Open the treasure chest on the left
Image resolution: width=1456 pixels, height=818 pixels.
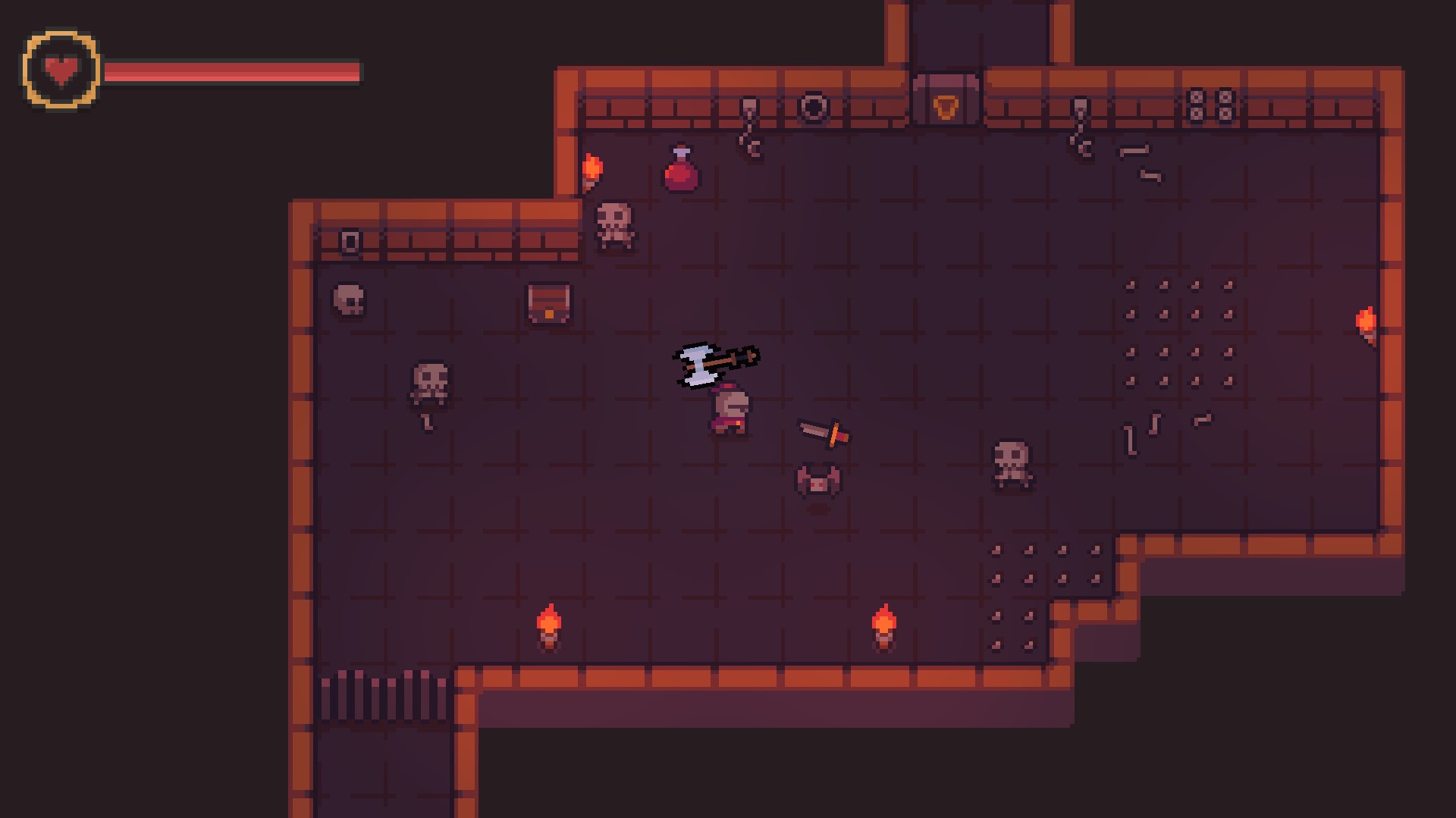548,303
